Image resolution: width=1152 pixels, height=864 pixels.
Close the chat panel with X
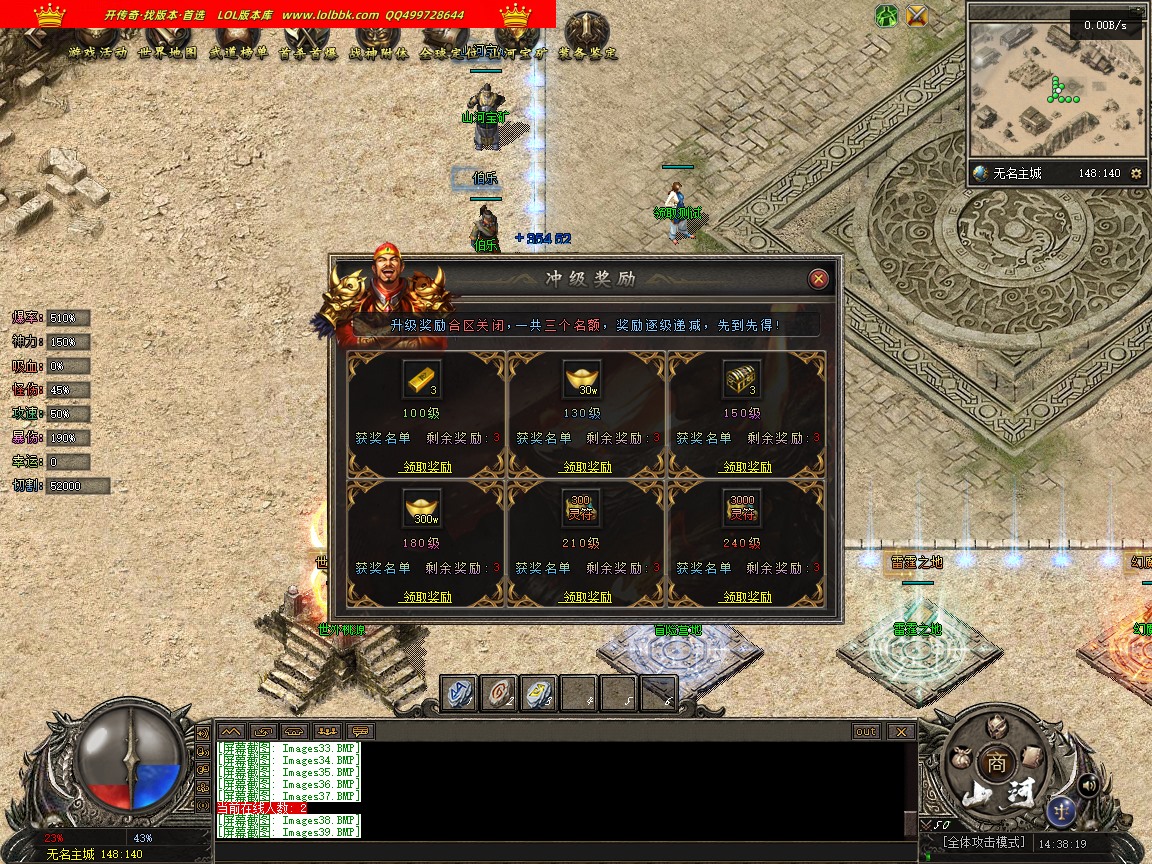click(x=901, y=731)
